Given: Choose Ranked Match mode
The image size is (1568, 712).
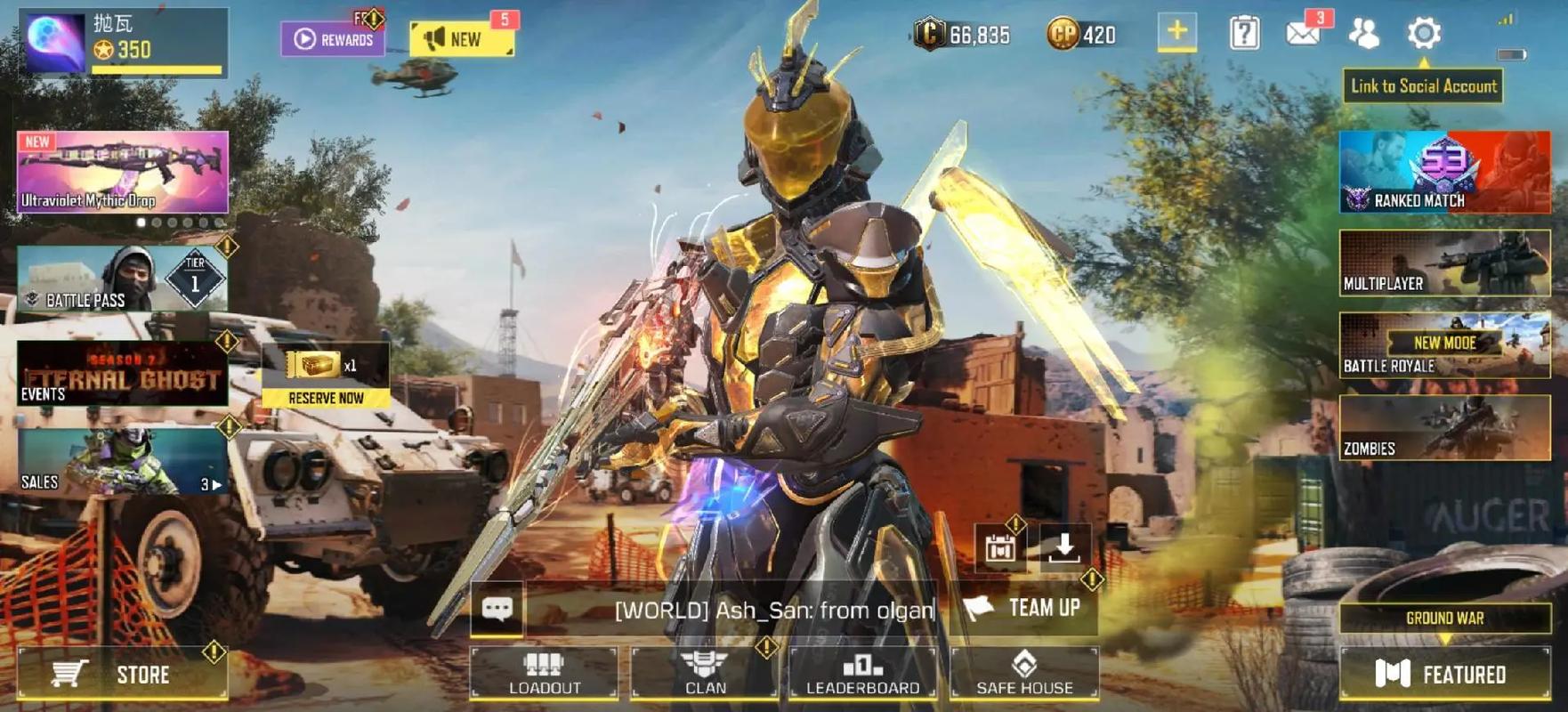Looking at the screenshot, I should click(x=1444, y=173).
